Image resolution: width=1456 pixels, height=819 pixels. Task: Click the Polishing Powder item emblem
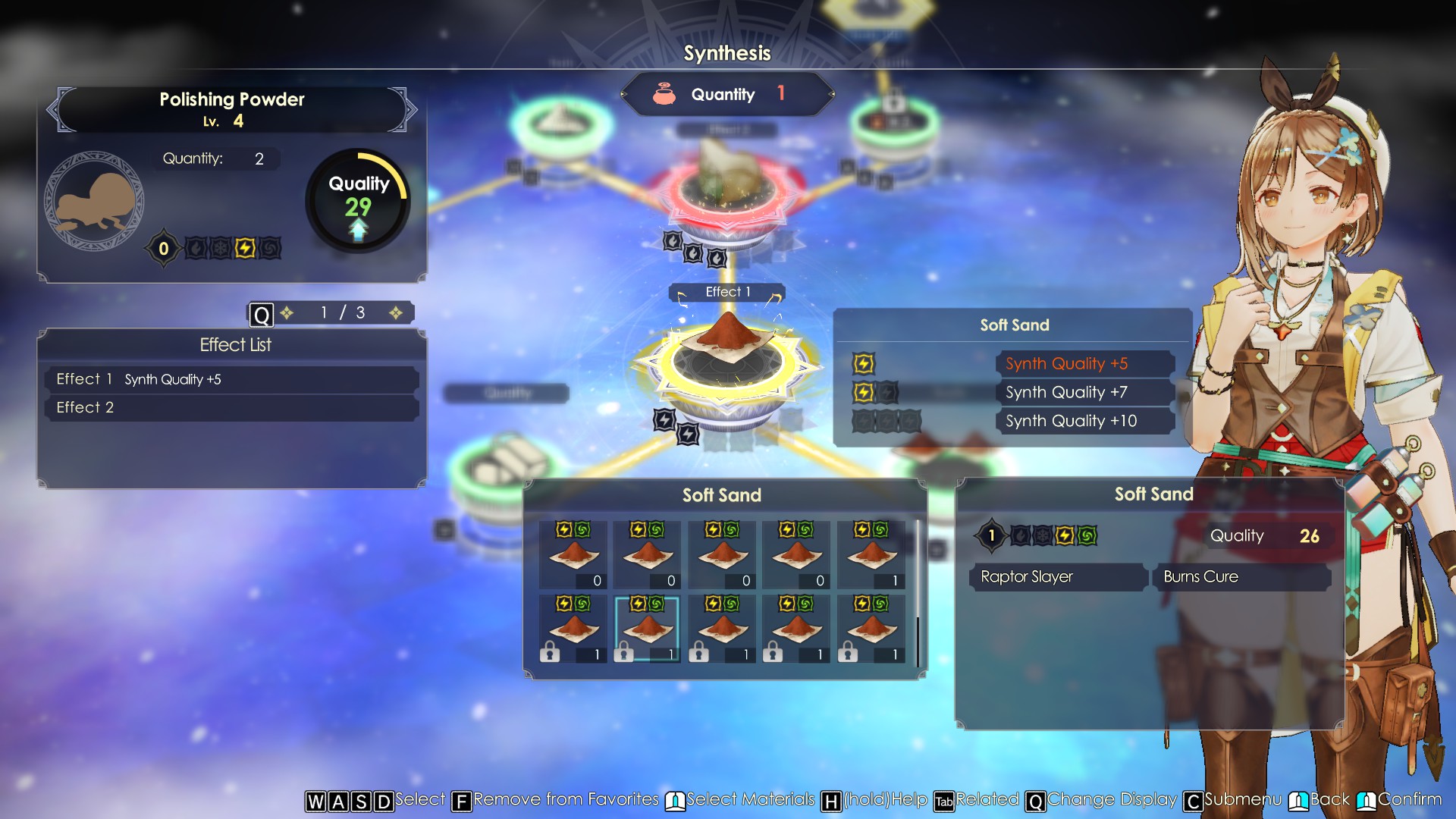95,202
